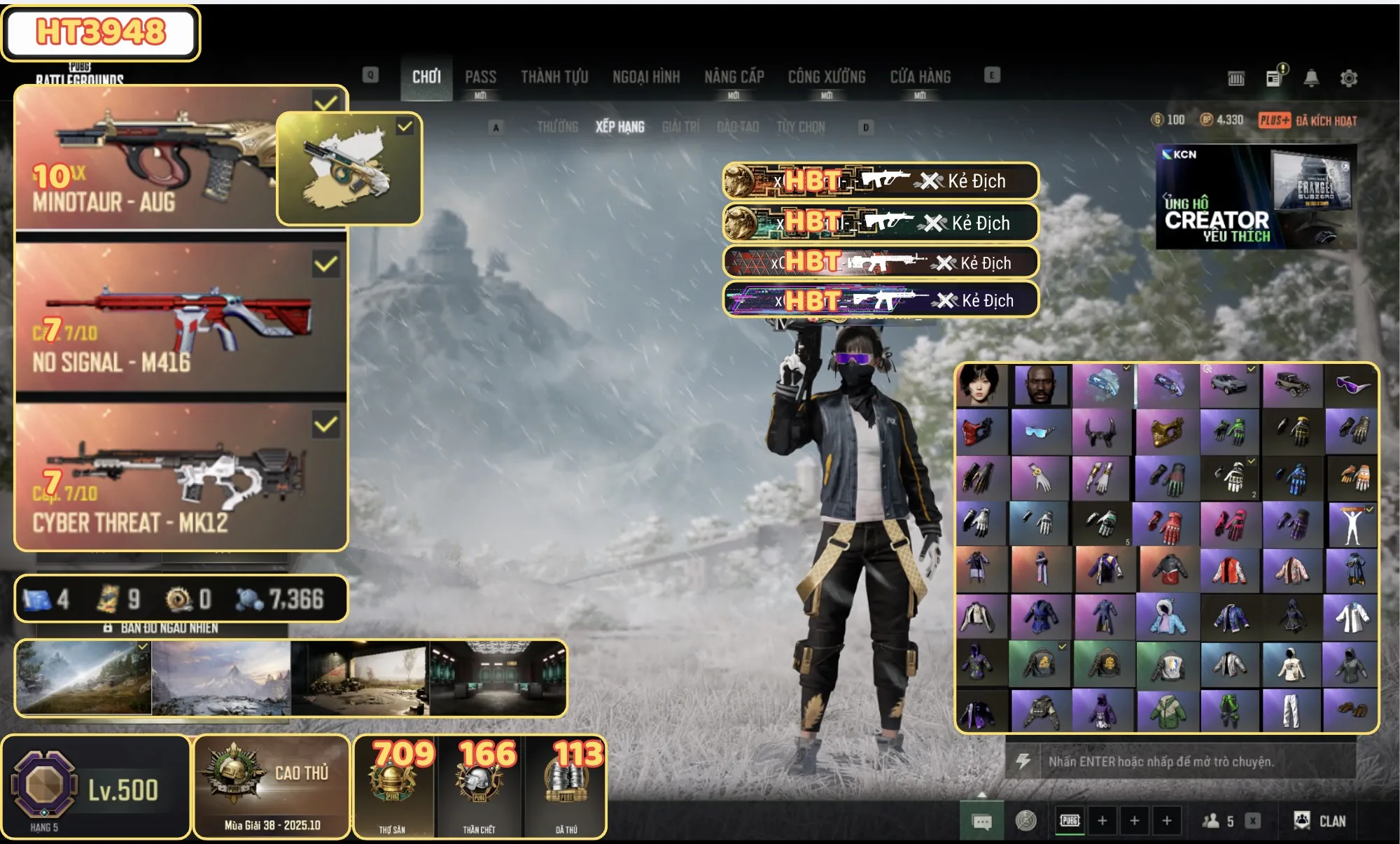Open the CLAN panel
This screenshot has width=1400, height=844.
pos(1320,821)
